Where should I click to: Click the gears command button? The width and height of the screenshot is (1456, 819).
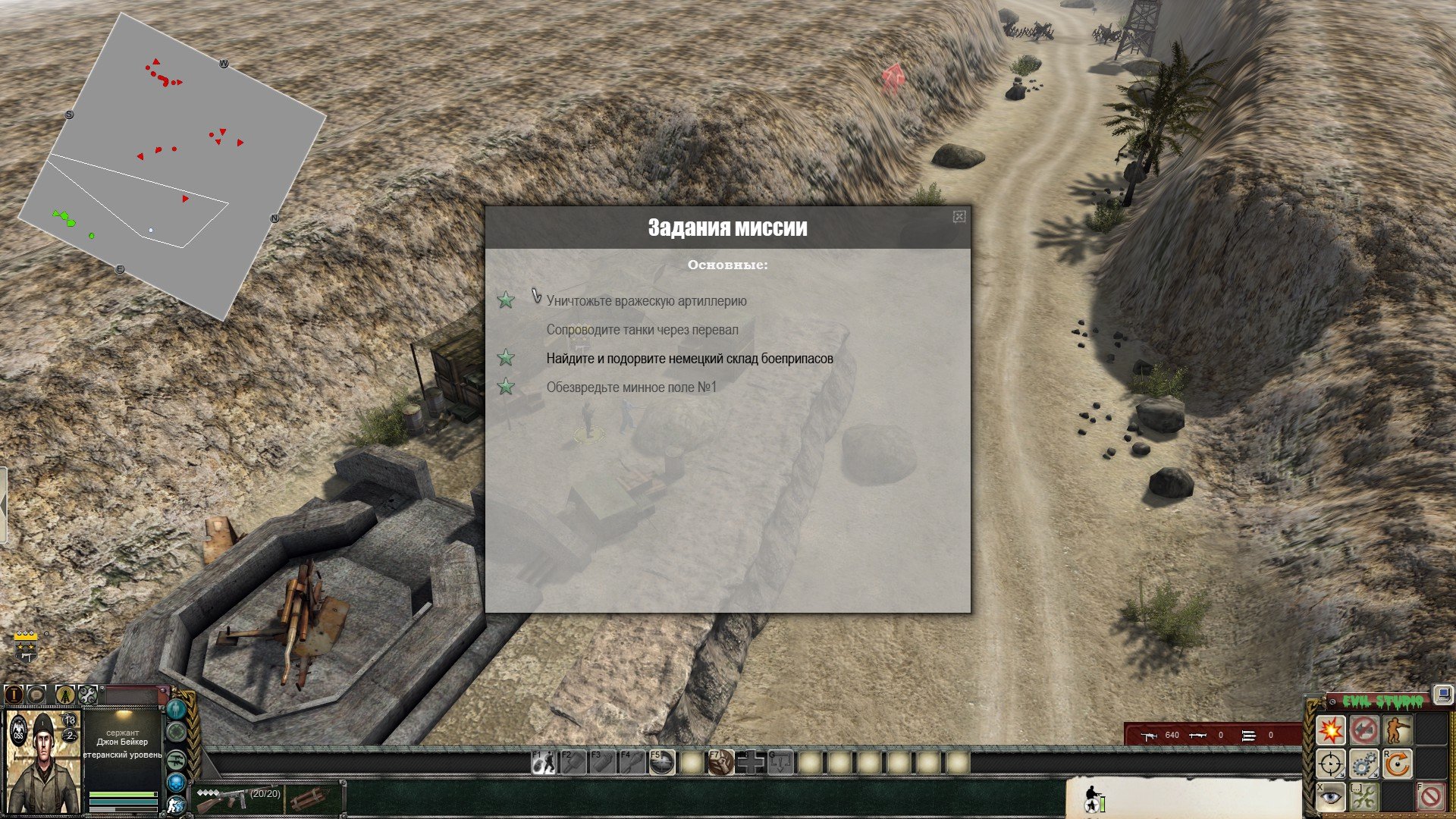tap(1363, 764)
